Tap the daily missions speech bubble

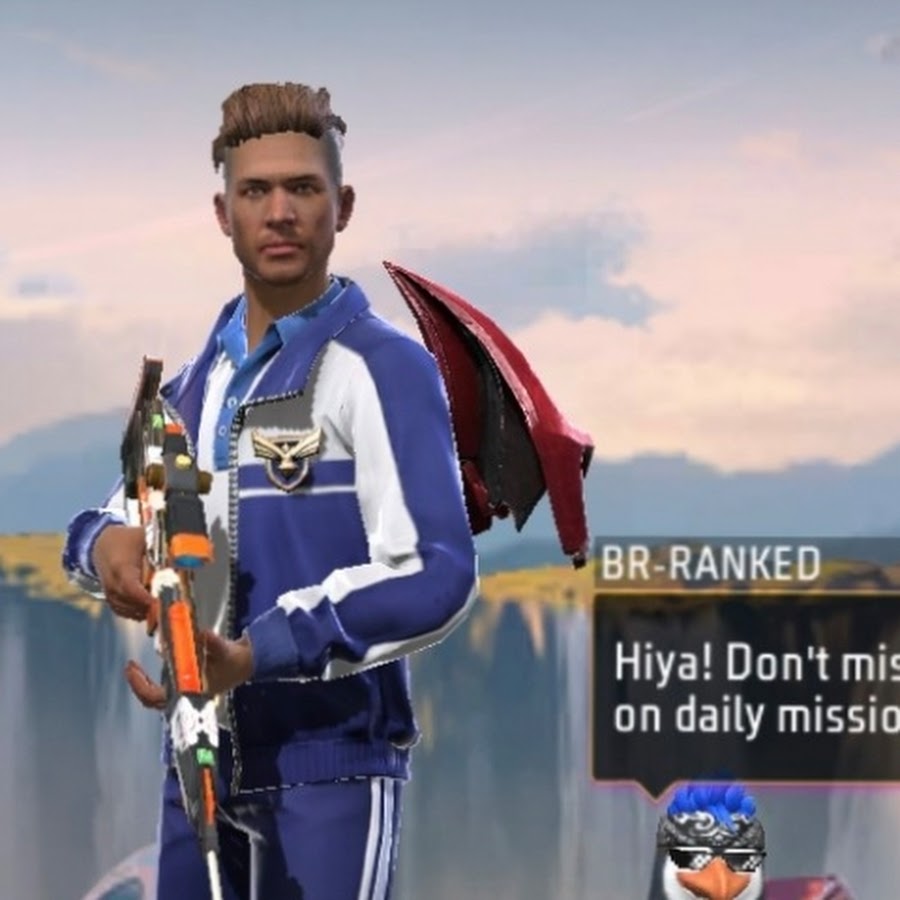coord(750,688)
